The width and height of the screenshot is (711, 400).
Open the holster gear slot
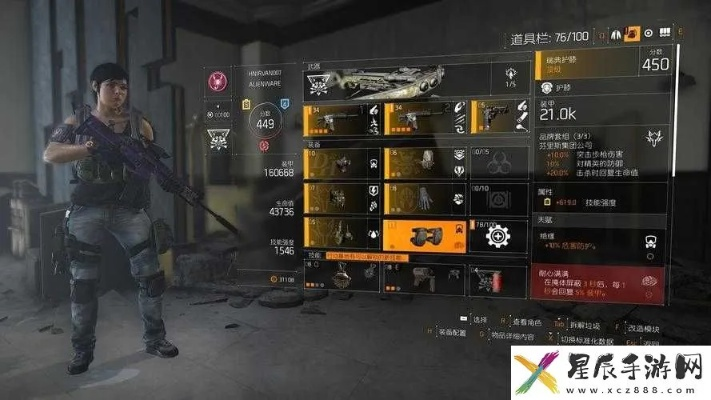click(340, 236)
